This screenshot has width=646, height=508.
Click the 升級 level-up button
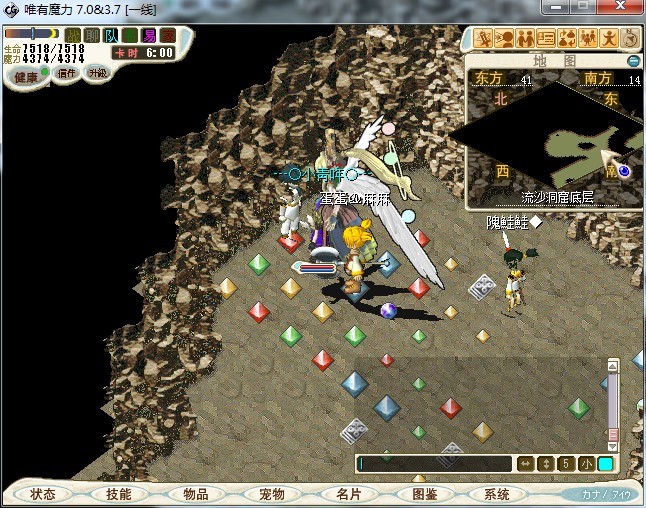pos(97,73)
